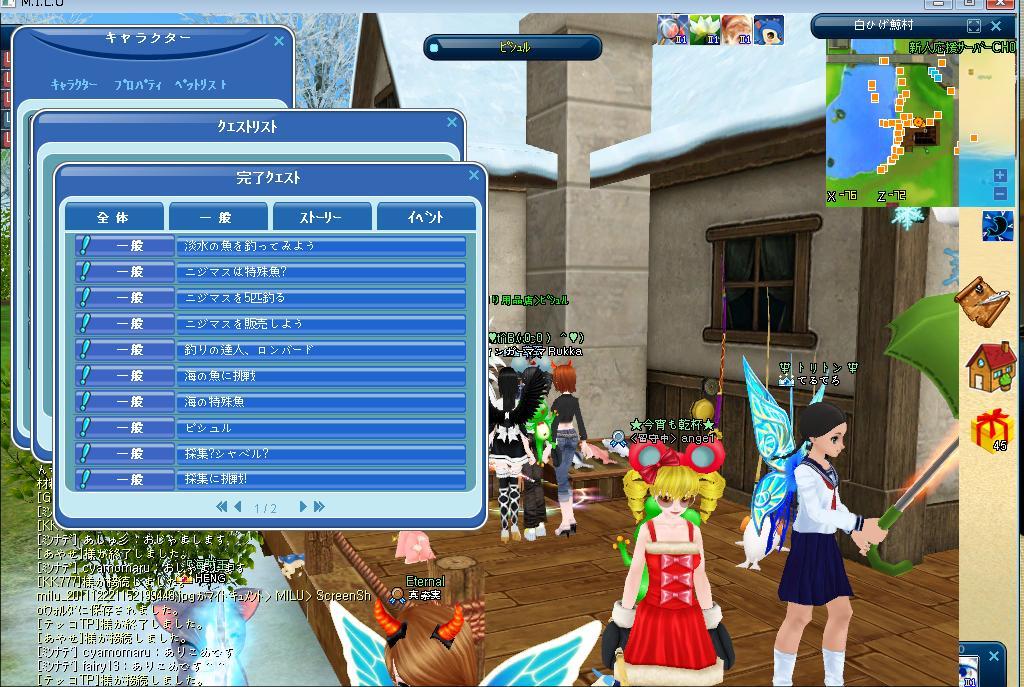The width and height of the screenshot is (1024, 687).
Task: Open the ペットリスト tab
Action: point(200,85)
